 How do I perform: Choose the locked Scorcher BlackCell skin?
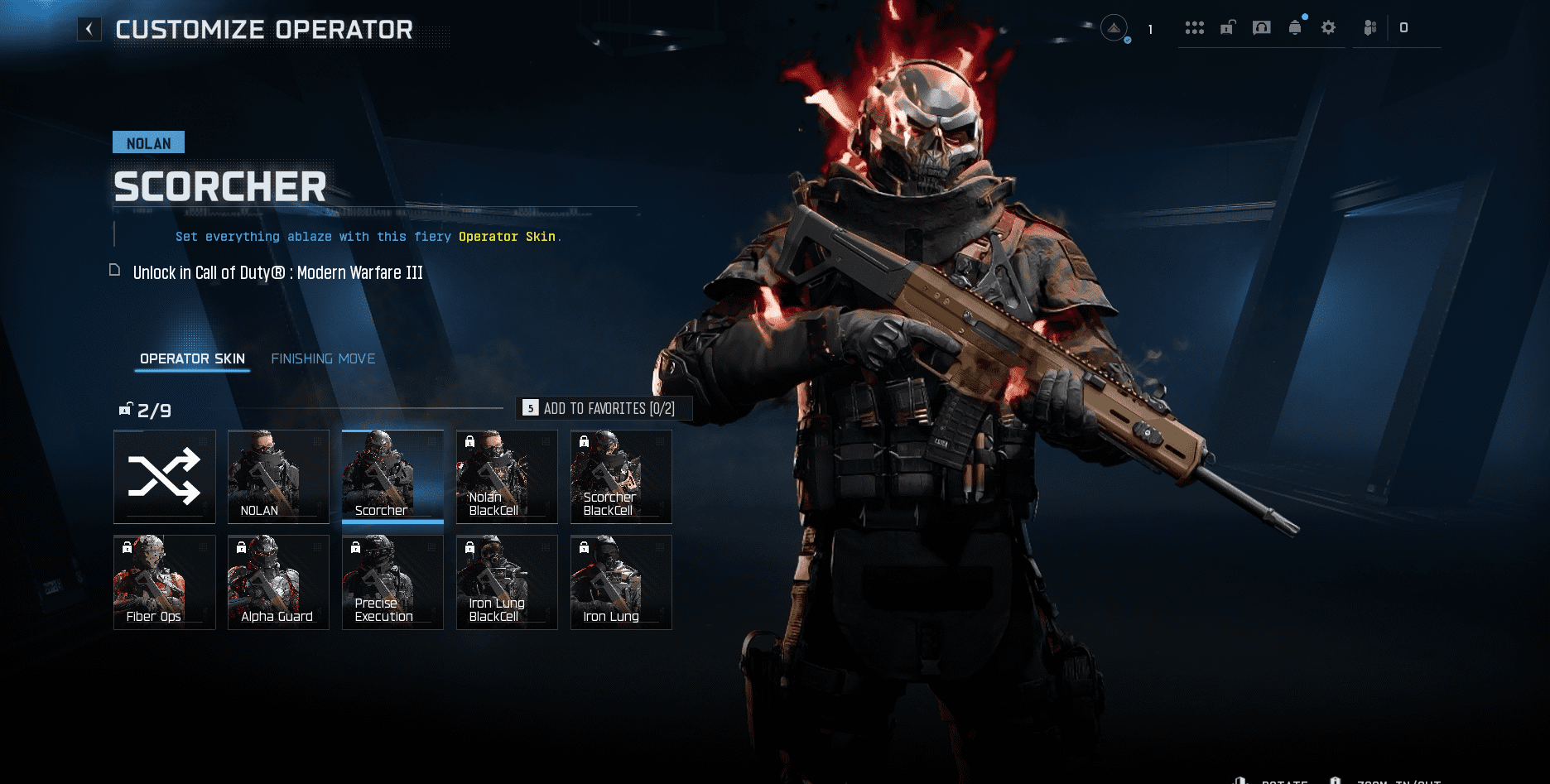pyautogui.click(x=621, y=477)
